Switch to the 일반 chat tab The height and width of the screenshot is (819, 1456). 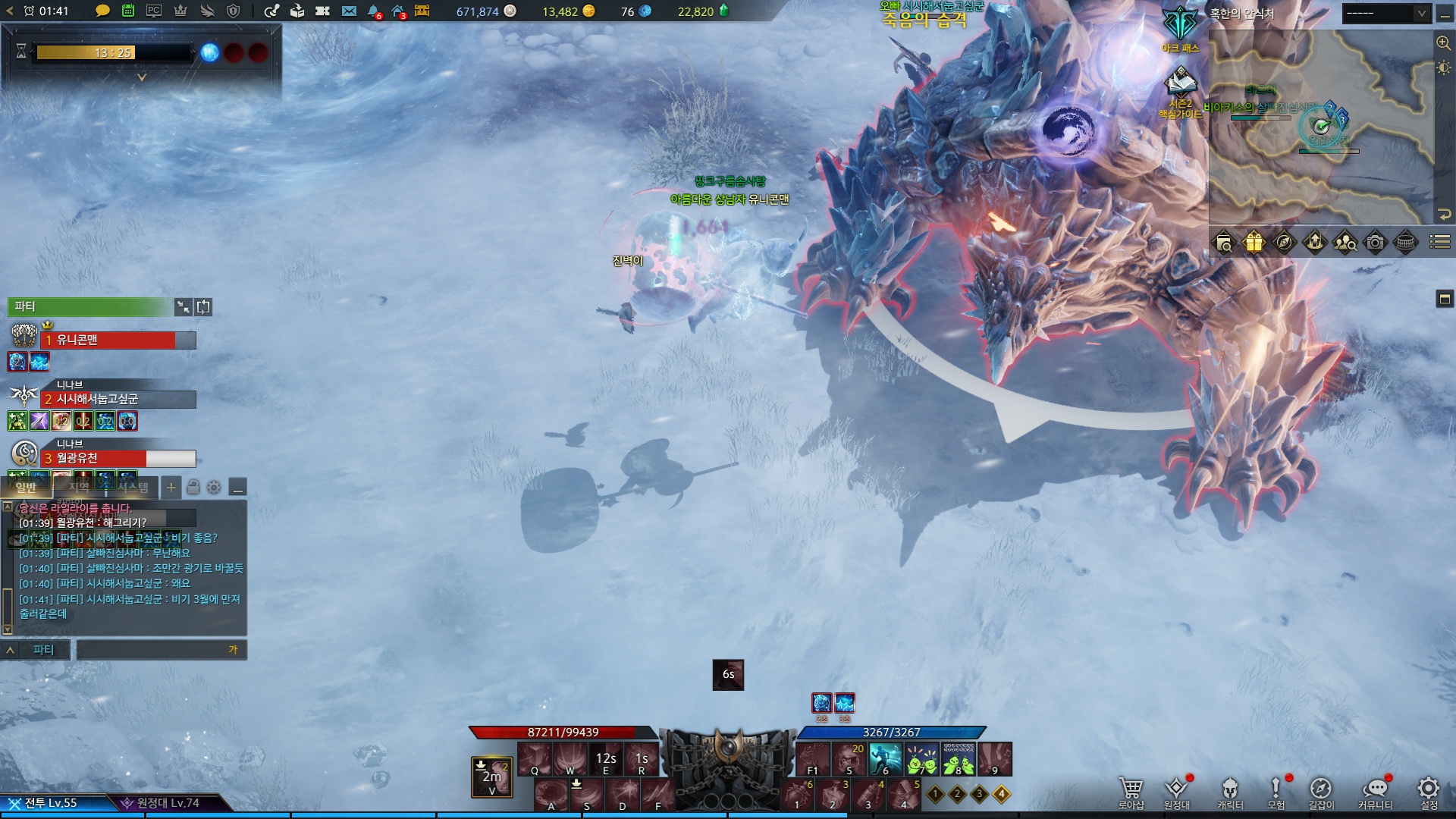(x=26, y=487)
